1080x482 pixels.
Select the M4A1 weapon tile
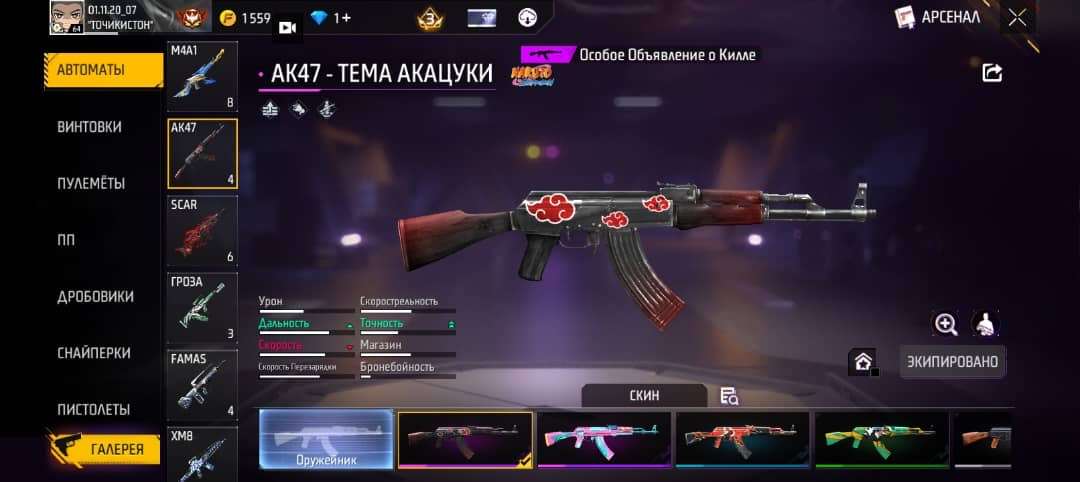(202, 77)
